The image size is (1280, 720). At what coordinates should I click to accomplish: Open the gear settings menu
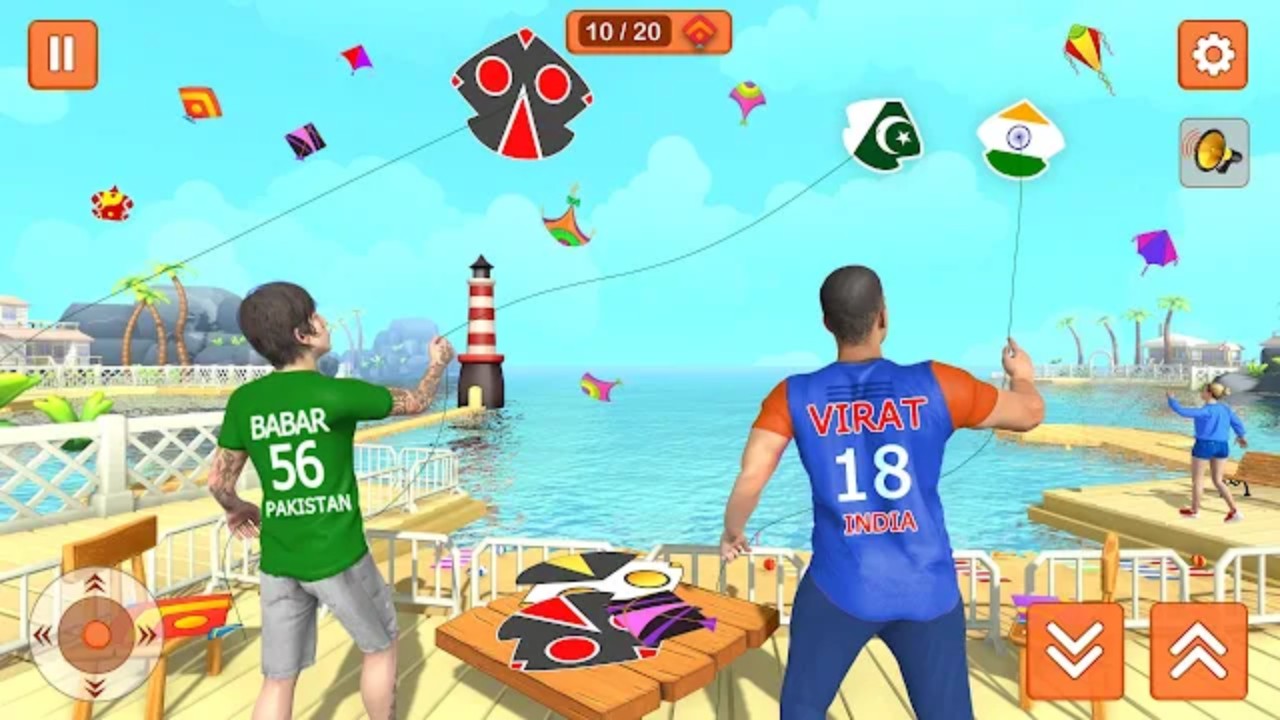click(1212, 54)
